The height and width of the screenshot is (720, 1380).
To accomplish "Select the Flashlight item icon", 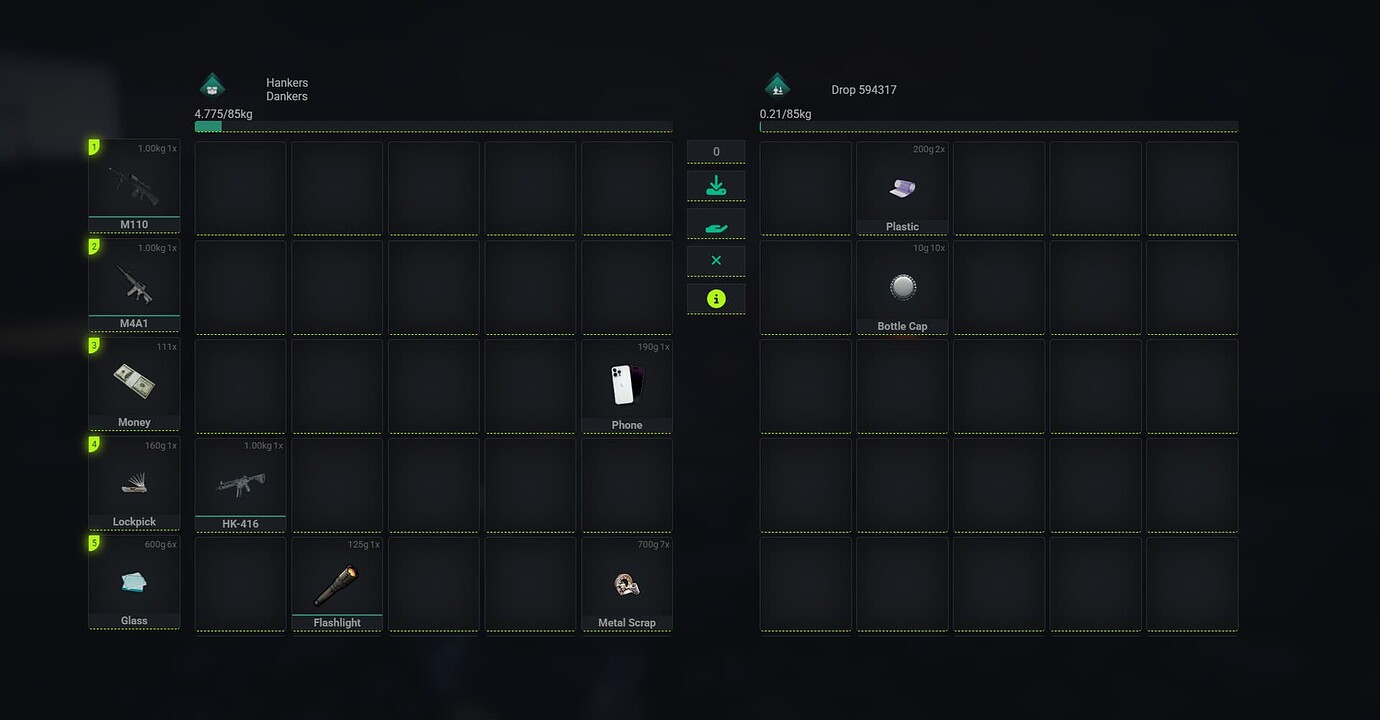I will 337,583.
